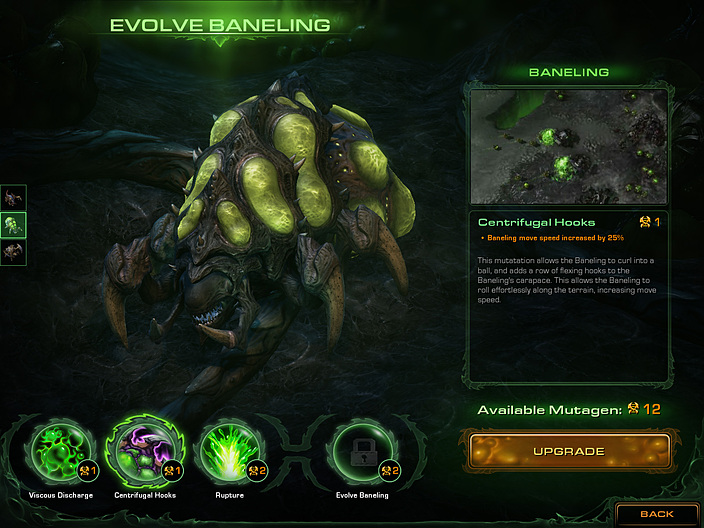Switch to the bottom unit tab
Screen dimensions: 704x528
tap(14, 252)
